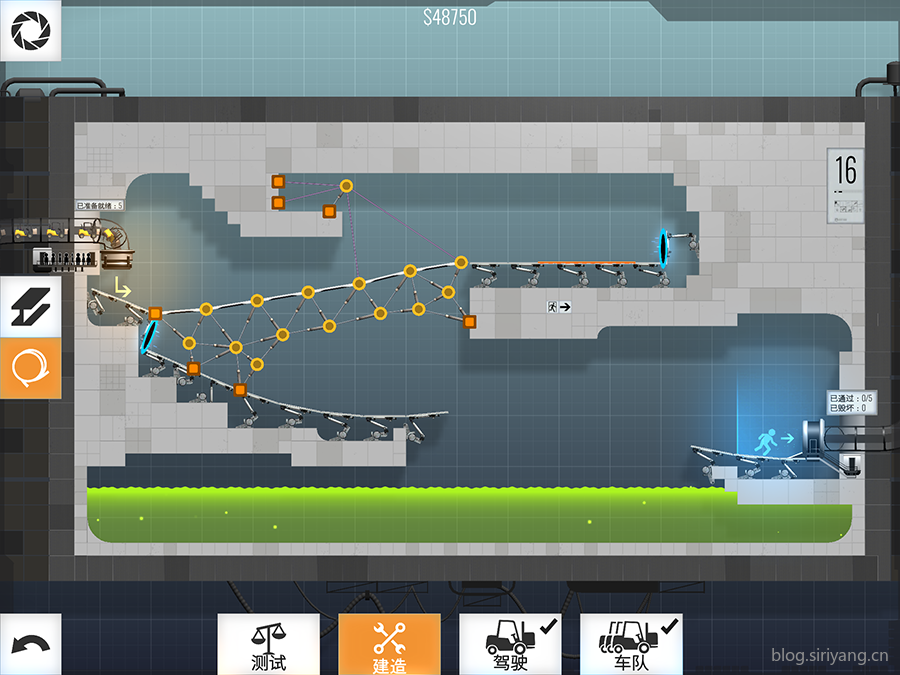The image size is (900, 675).
Task: Choose the orange rope material tool
Action: coord(30,368)
